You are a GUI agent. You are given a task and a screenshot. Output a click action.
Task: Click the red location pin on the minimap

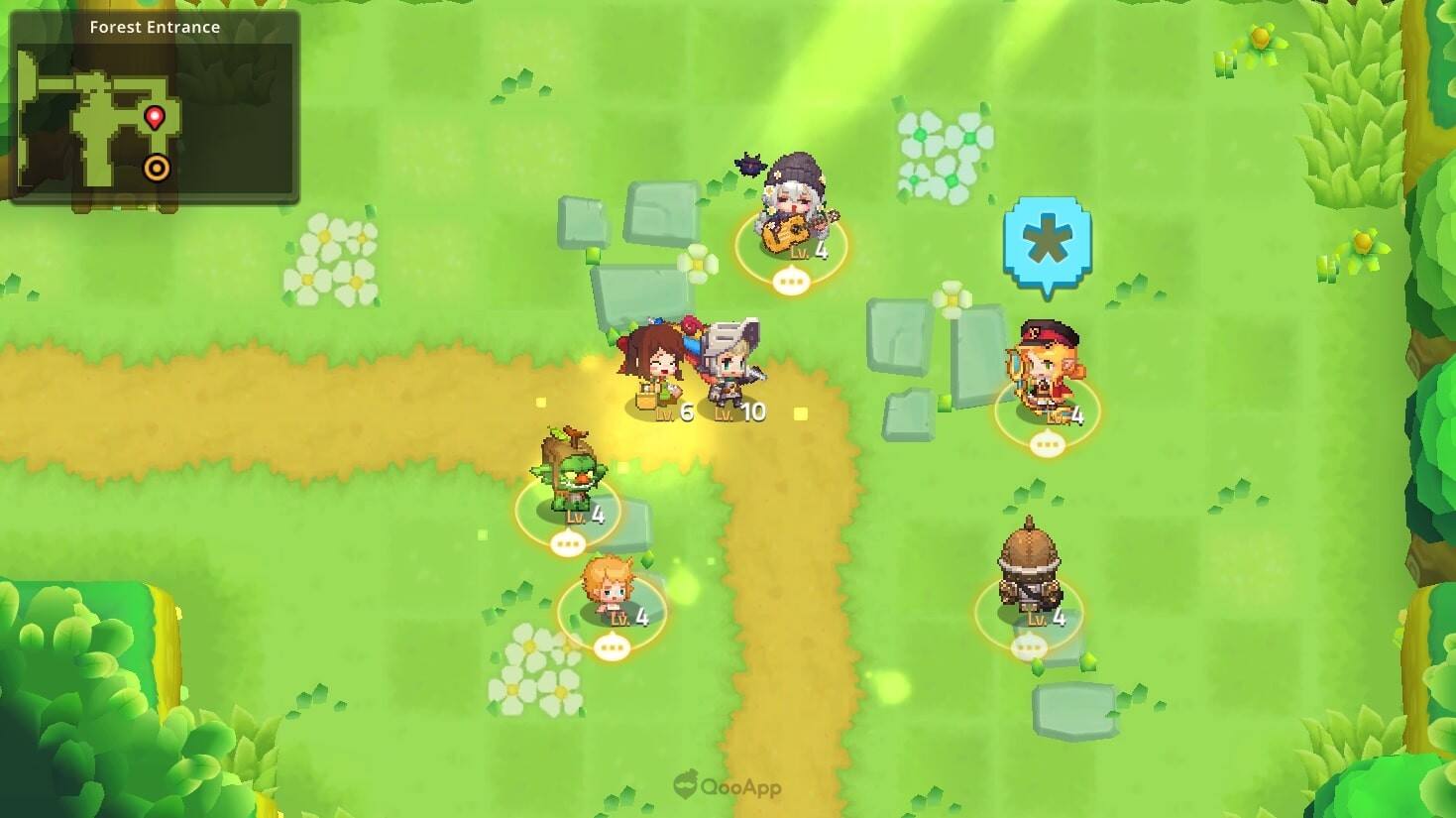(155, 117)
